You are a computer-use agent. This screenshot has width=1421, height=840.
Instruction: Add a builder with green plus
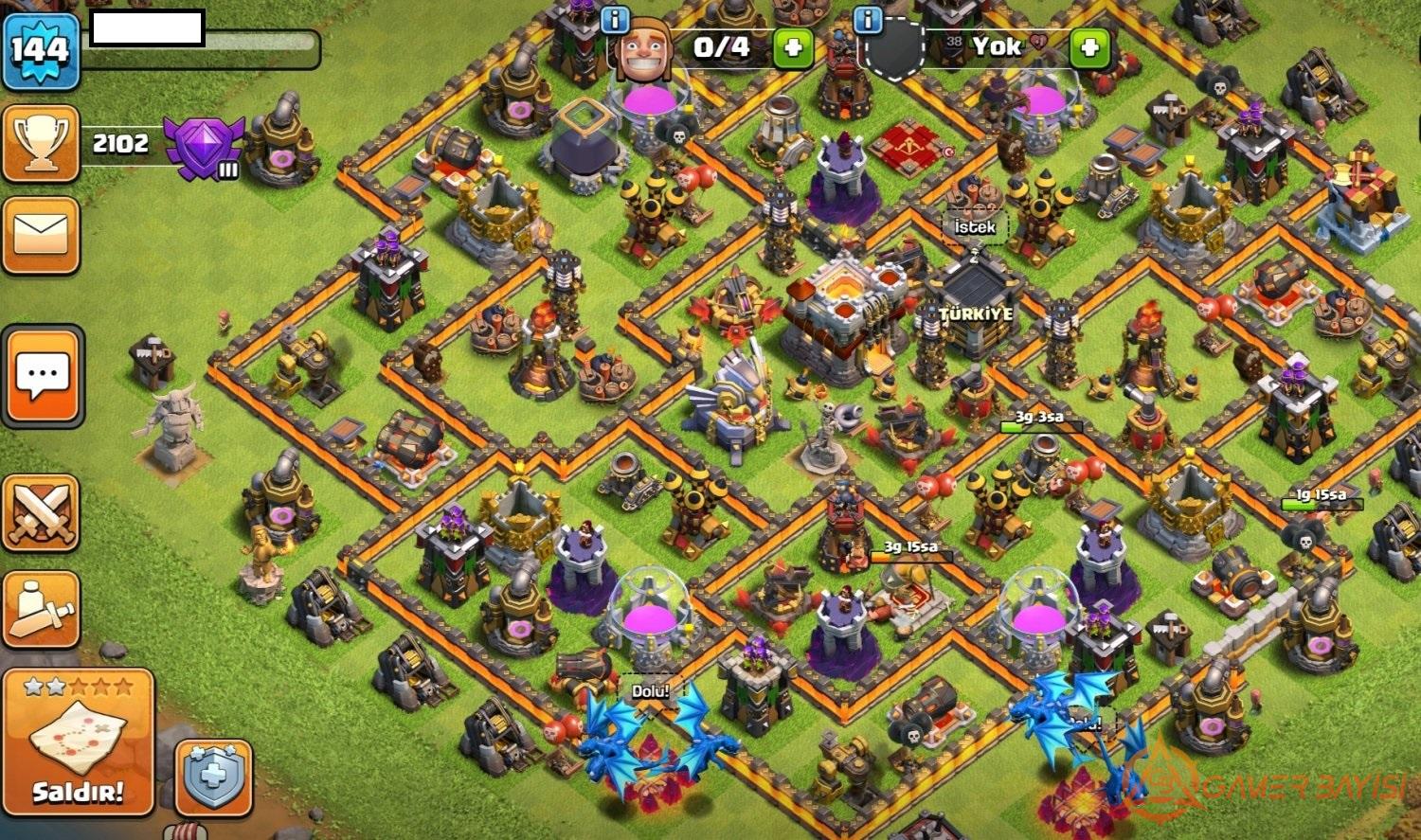click(x=793, y=47)
